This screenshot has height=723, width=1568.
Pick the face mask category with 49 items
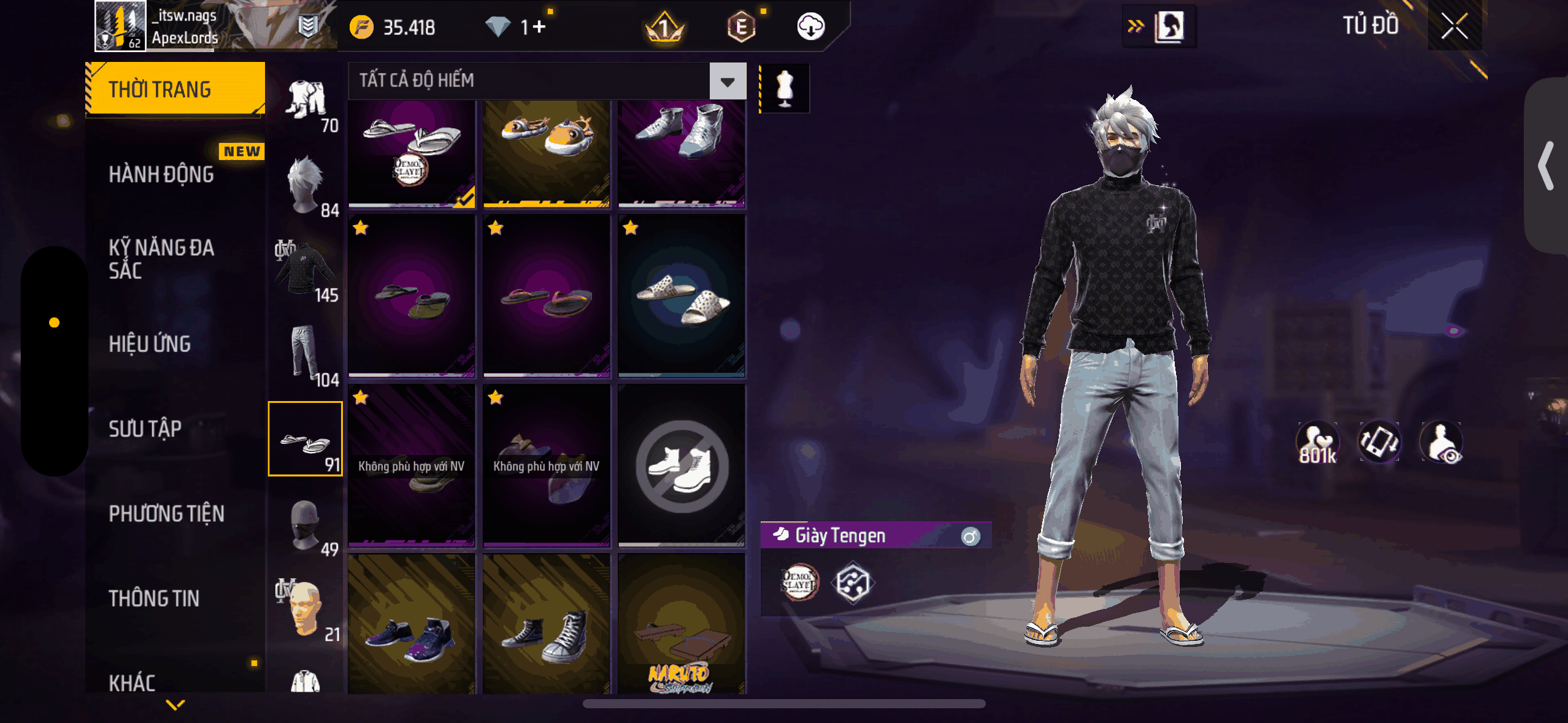[306, 526]
